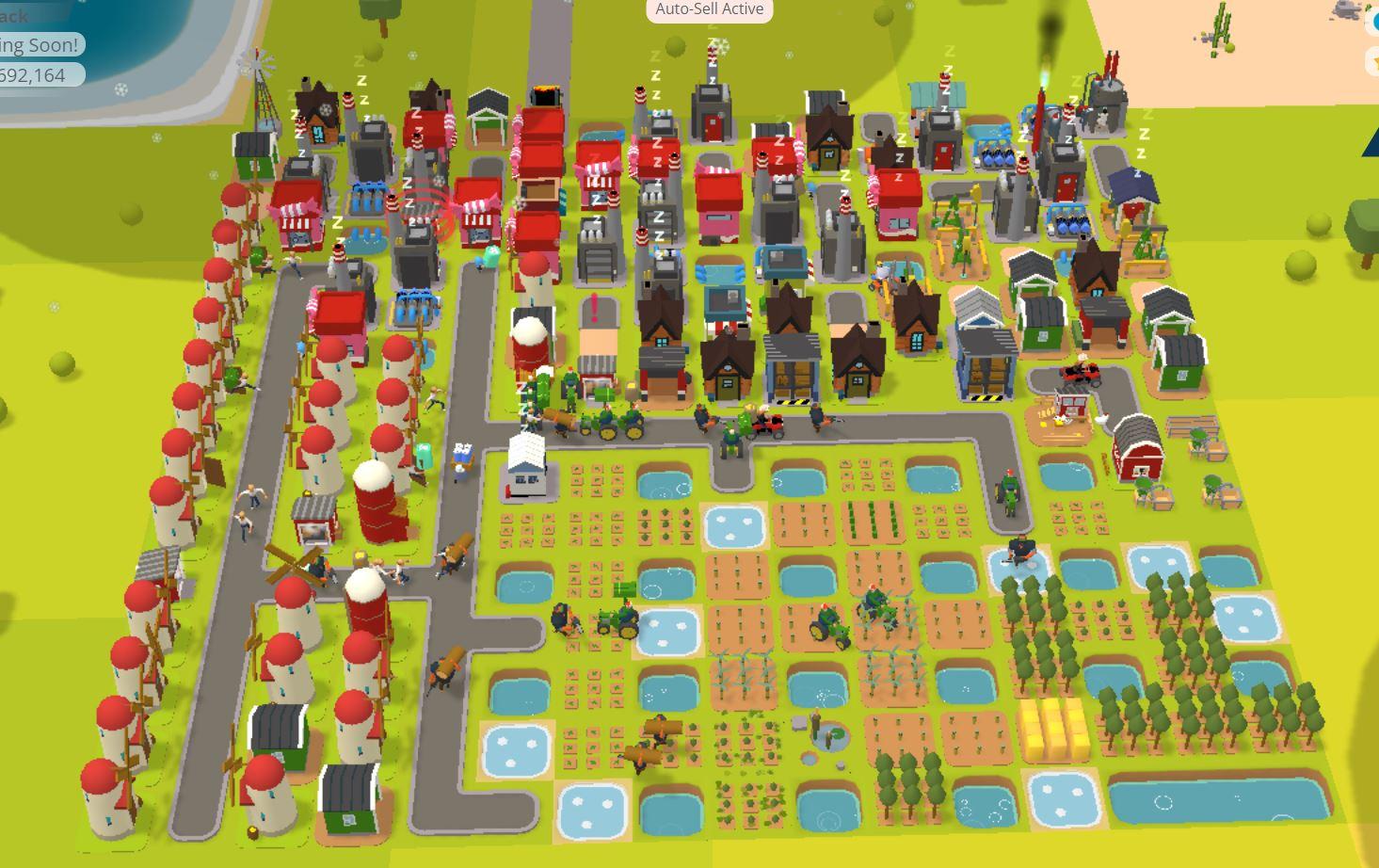Click the blue circular icon at top right
Image resolution: width=1379 pixels, height=868 pixels.
(1375, 22)
